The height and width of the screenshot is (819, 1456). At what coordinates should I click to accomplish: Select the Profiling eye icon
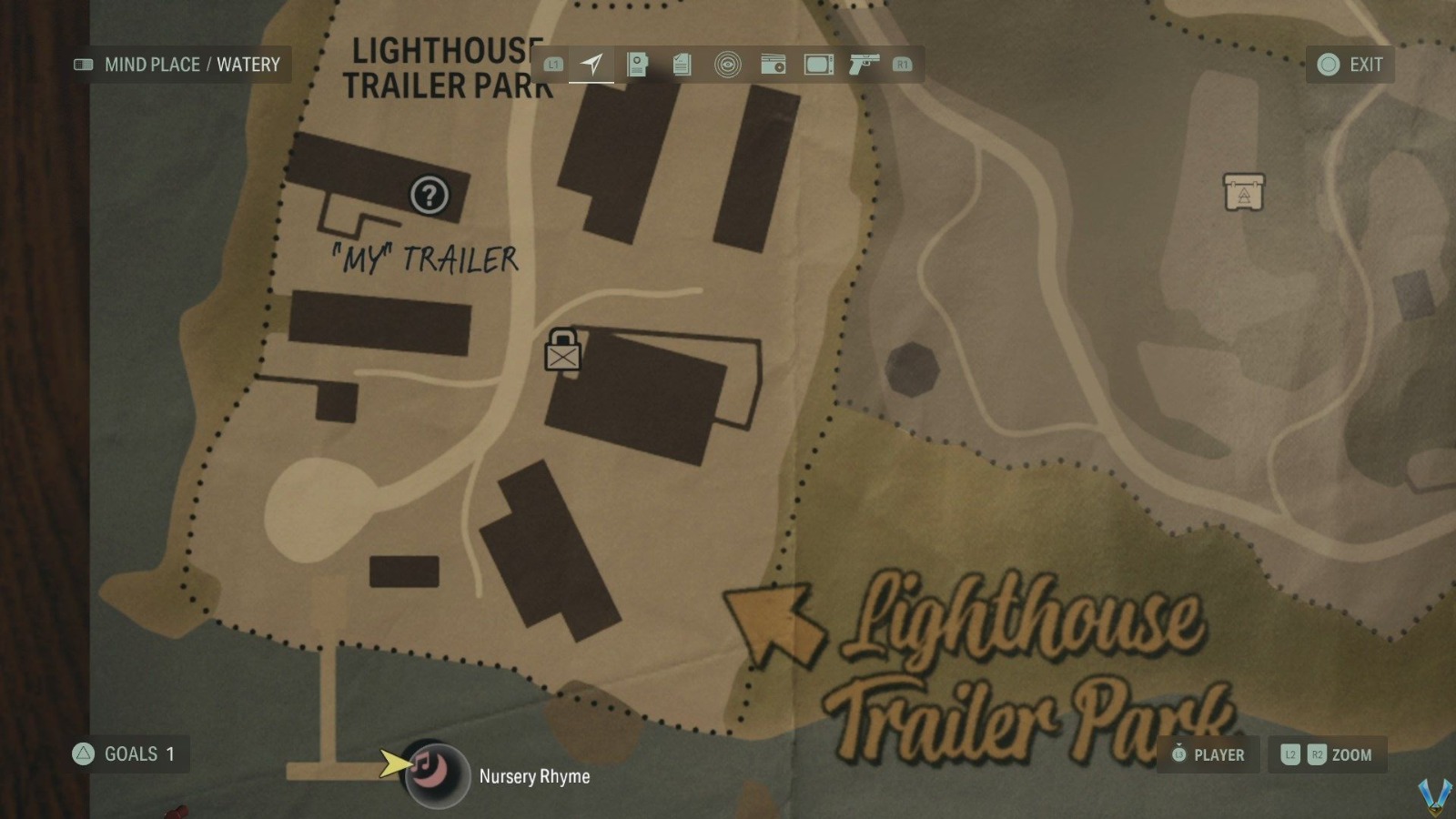[727, 64]
